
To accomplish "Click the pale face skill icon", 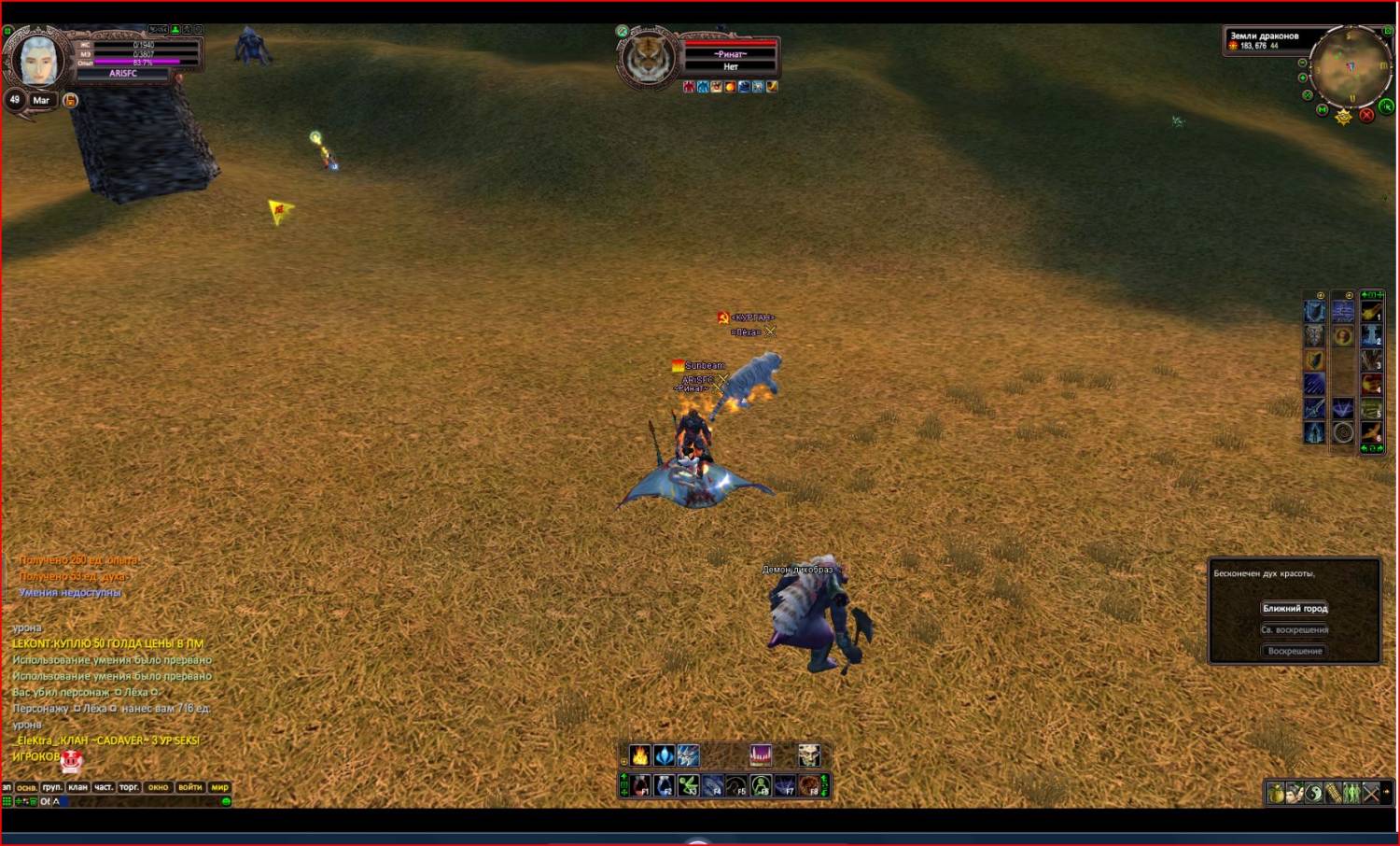I will coord(808,754).
